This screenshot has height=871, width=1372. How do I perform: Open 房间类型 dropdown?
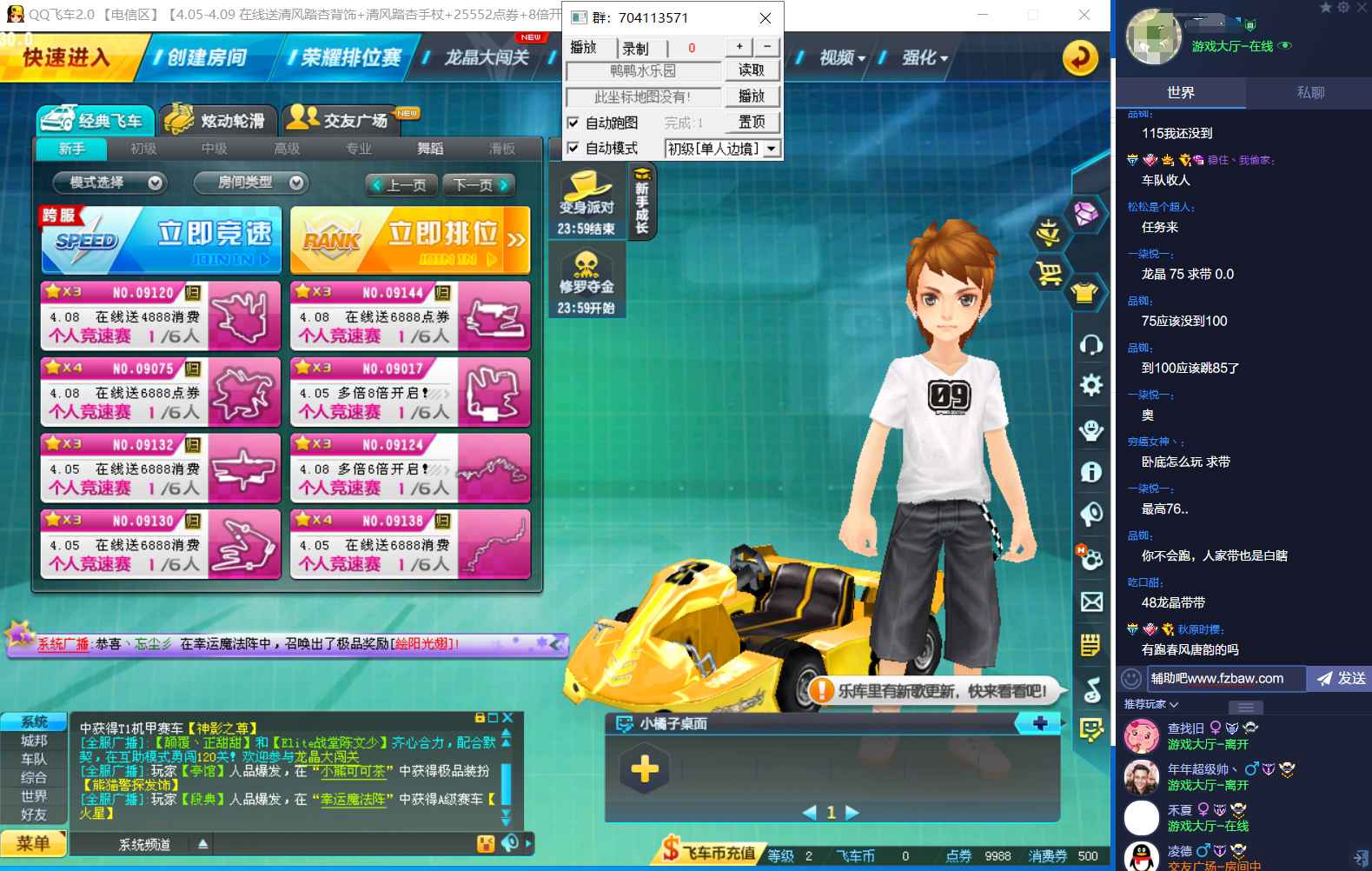pyautogui.click(x=249, y=183)
